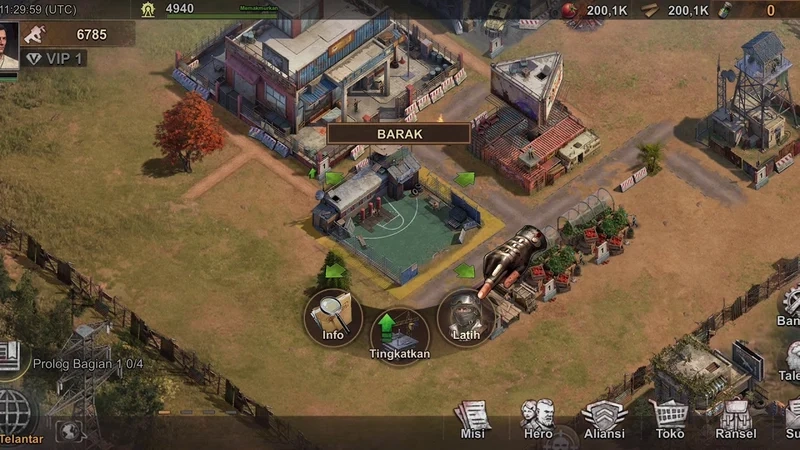Tap the VIP 1 badge
800x450 pixels.
pos(56,59)
